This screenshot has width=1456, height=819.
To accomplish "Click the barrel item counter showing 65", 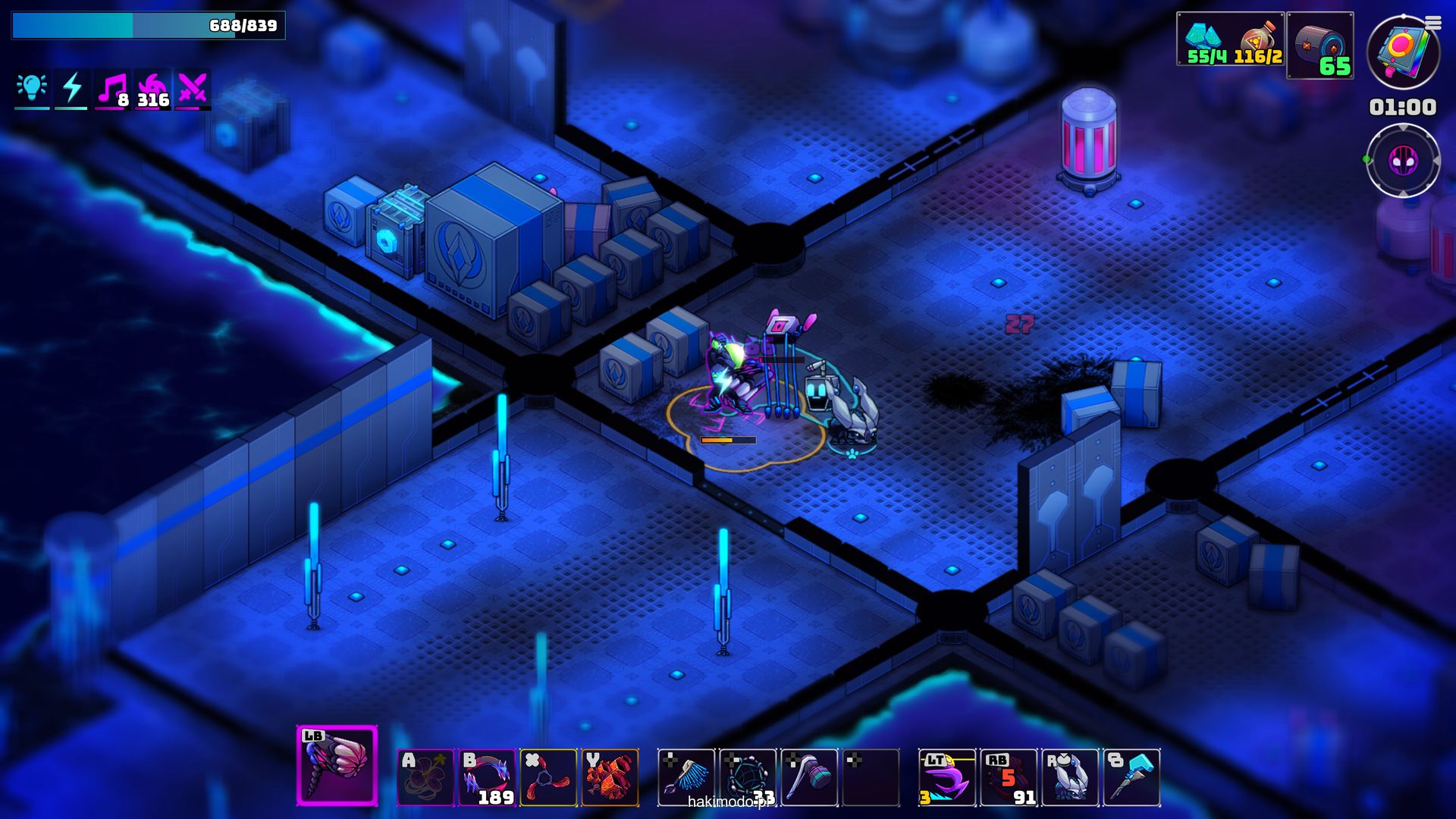I will 1320,45.
